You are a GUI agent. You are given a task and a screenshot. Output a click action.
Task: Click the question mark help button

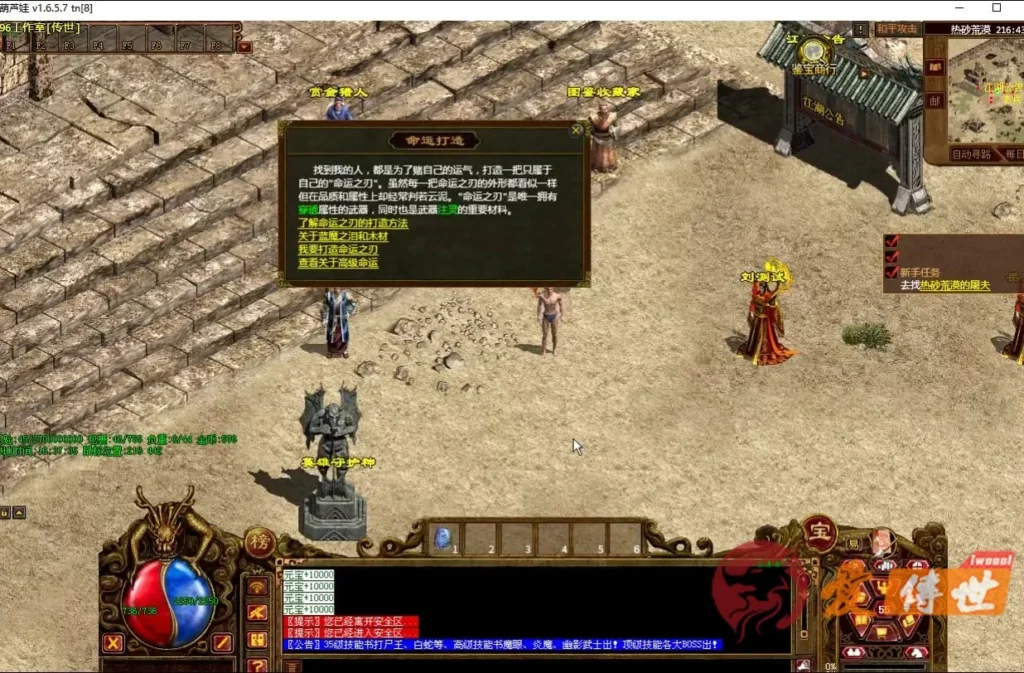[257, 664]
